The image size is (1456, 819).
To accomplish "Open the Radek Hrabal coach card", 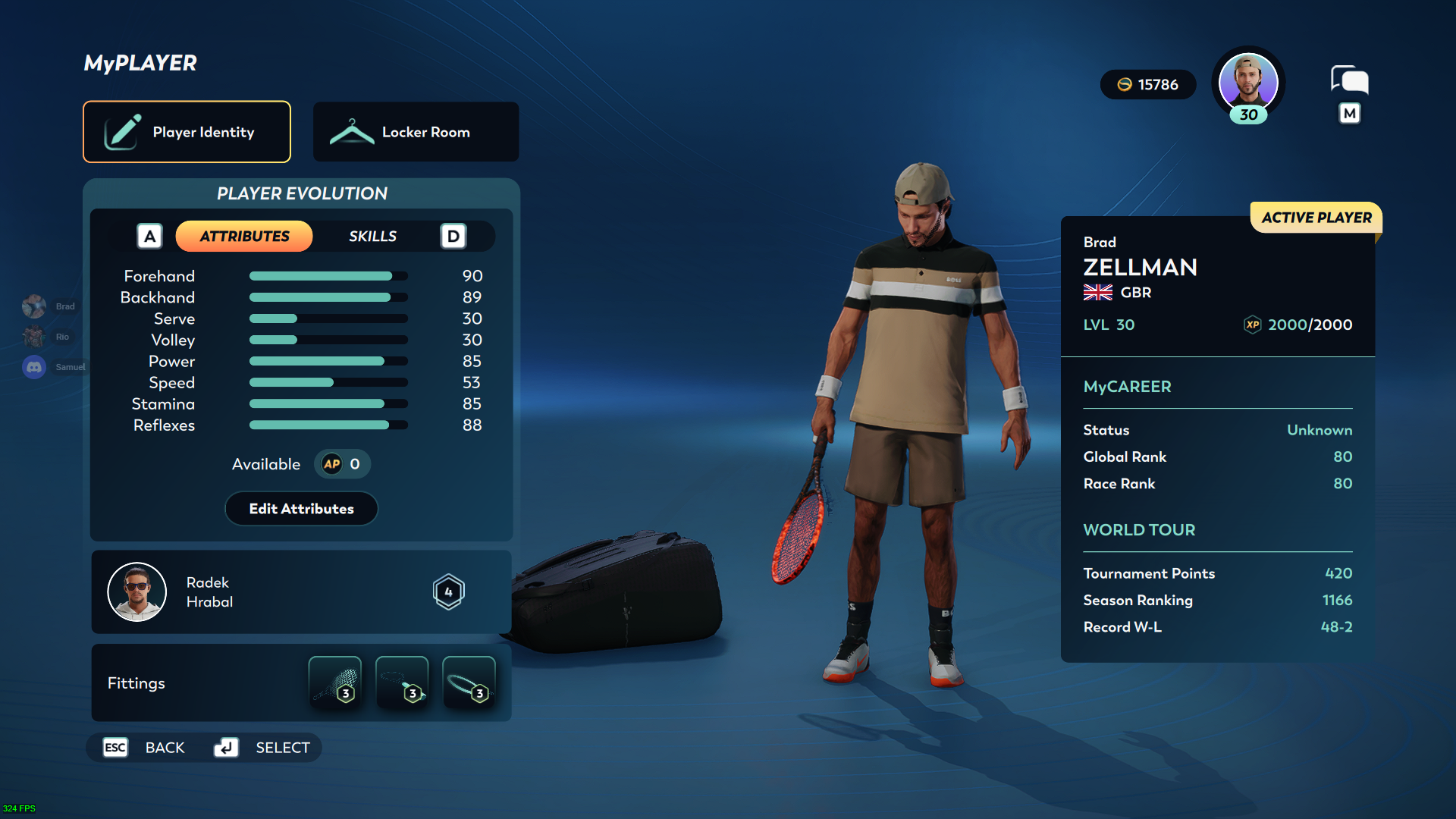I will click(301, 592).
